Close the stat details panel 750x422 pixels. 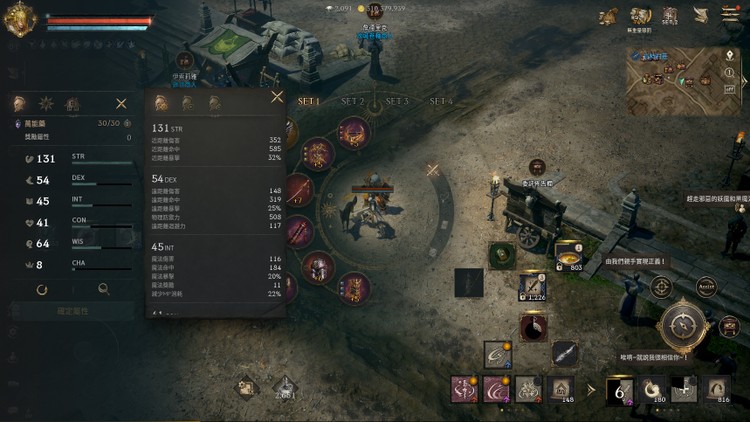(277, 97)
